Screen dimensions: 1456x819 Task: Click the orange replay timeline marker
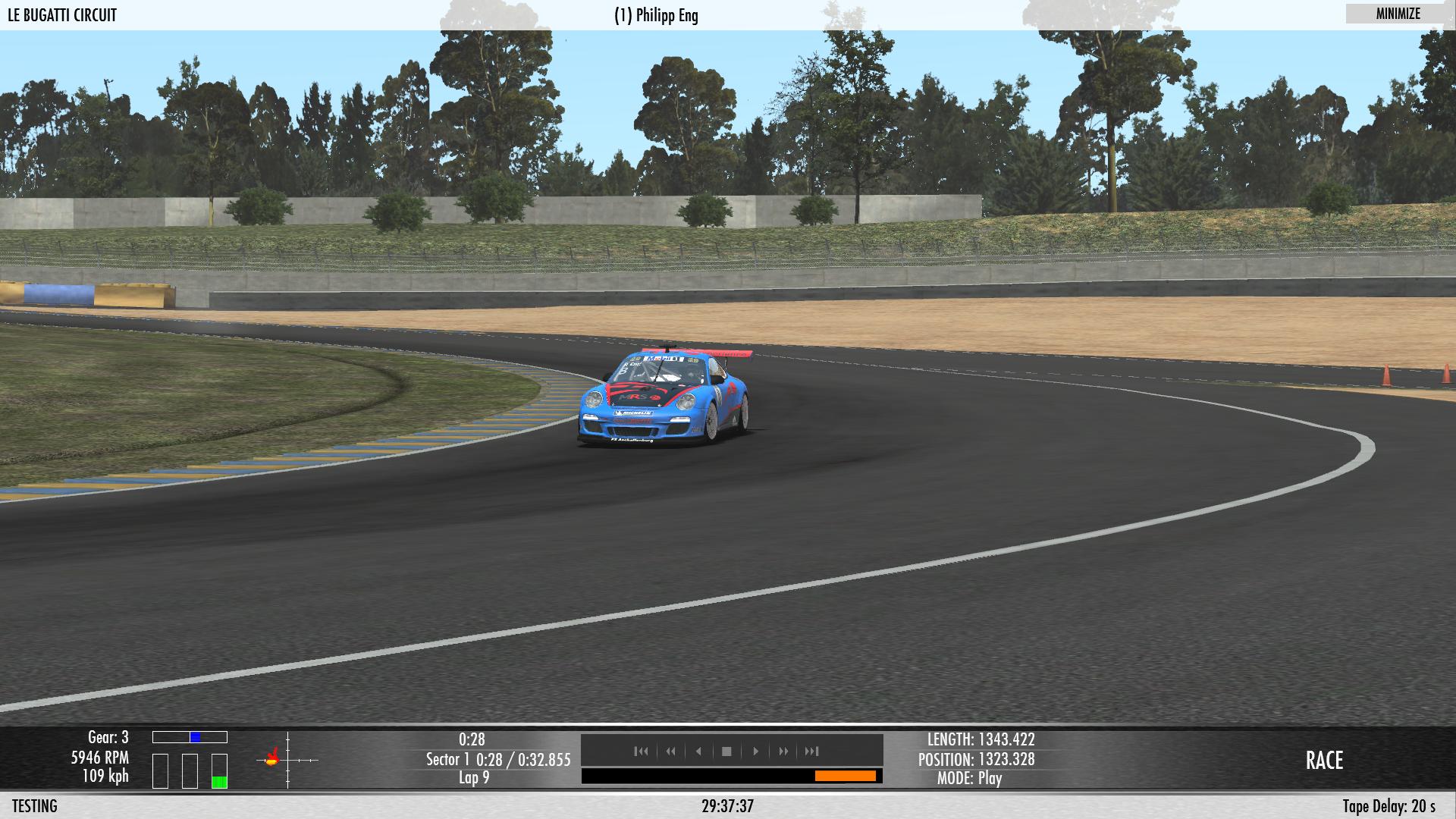coord(845,776)
